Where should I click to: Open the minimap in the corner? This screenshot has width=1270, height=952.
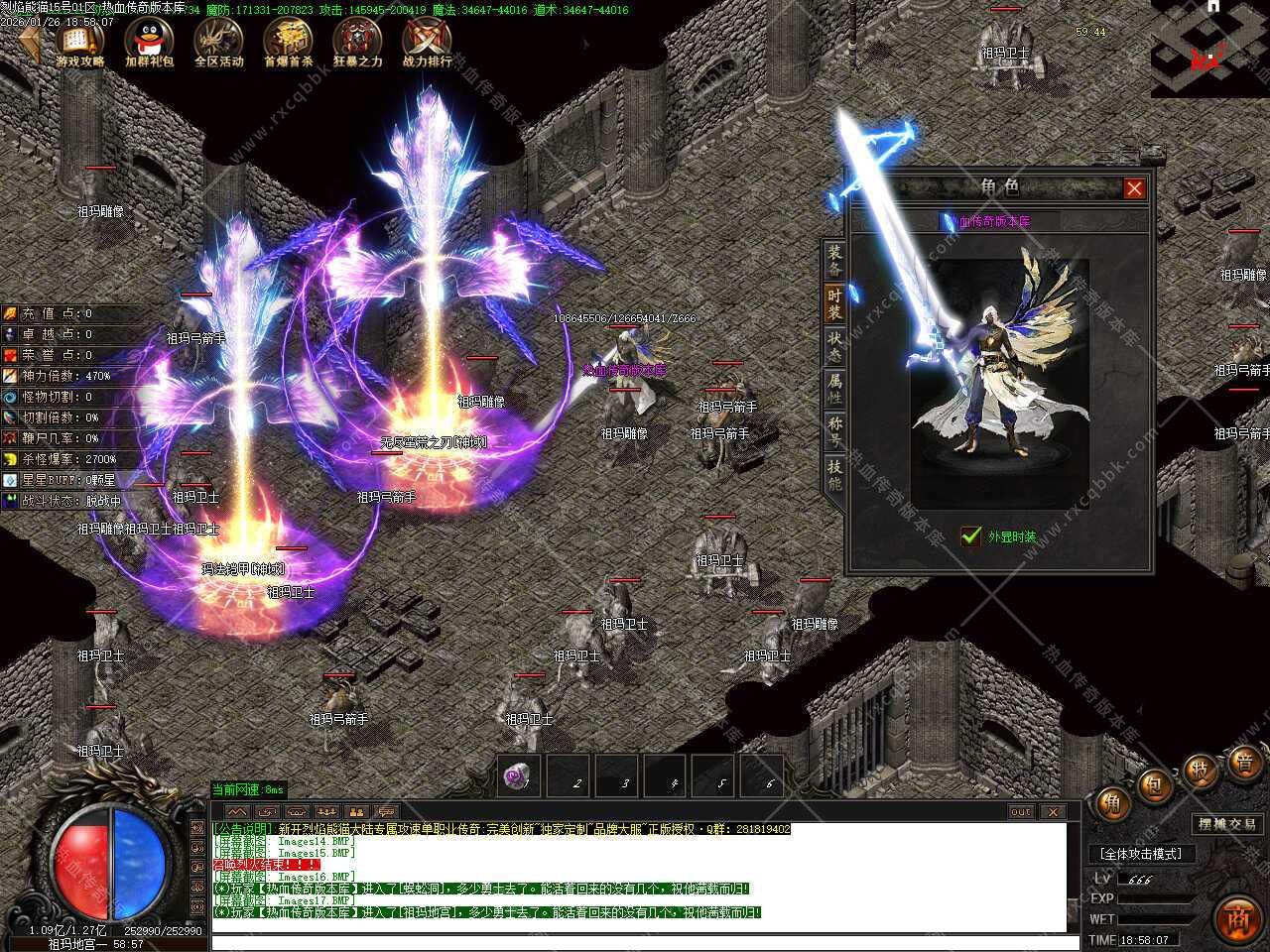1209,50
